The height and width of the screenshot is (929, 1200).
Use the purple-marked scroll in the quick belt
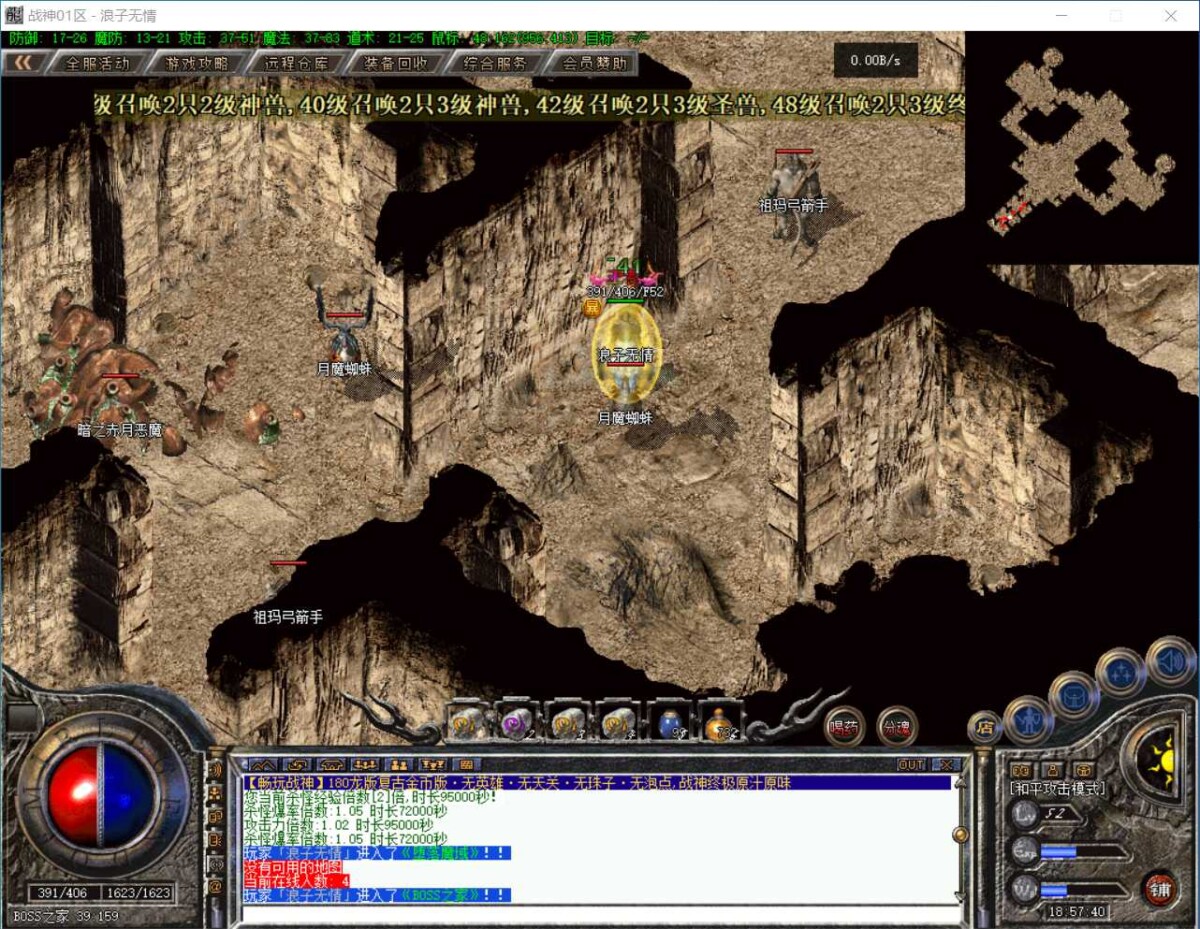click(517, 722)
